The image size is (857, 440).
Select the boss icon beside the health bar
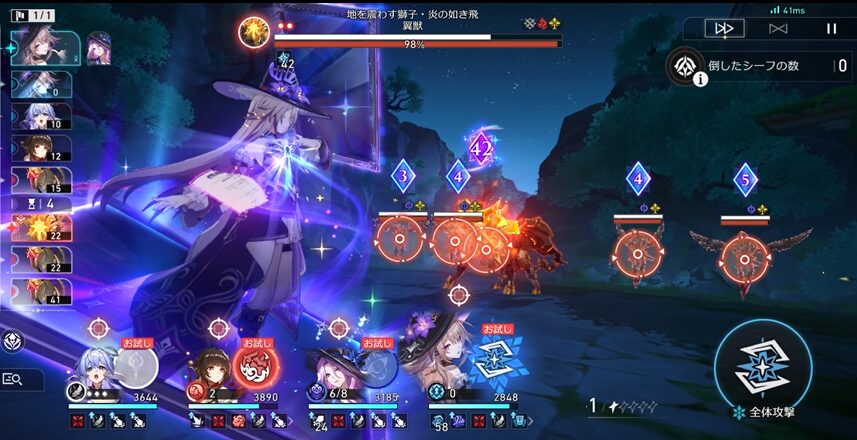point(253,32)
